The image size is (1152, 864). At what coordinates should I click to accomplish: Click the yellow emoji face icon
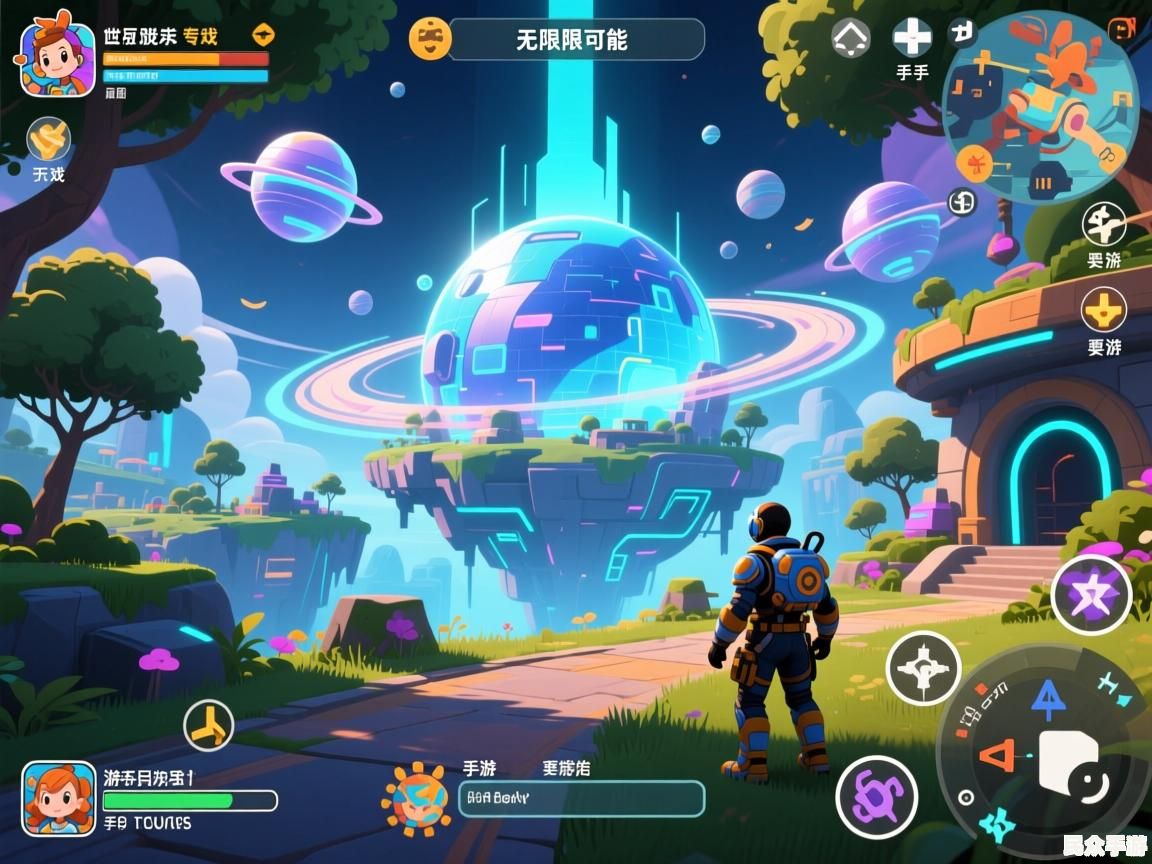pos(431,38)
